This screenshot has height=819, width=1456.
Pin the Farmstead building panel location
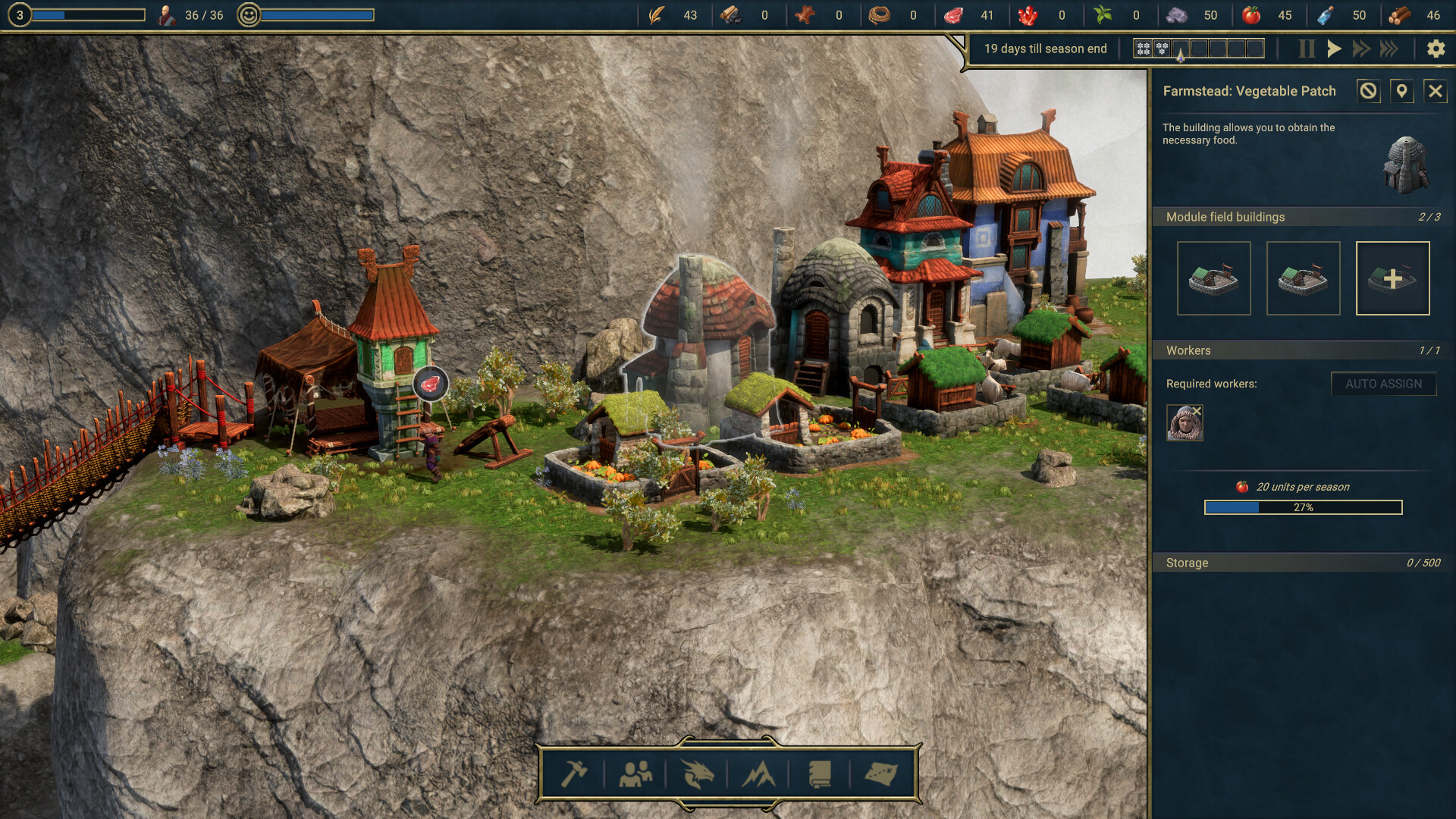point(1401,91)
